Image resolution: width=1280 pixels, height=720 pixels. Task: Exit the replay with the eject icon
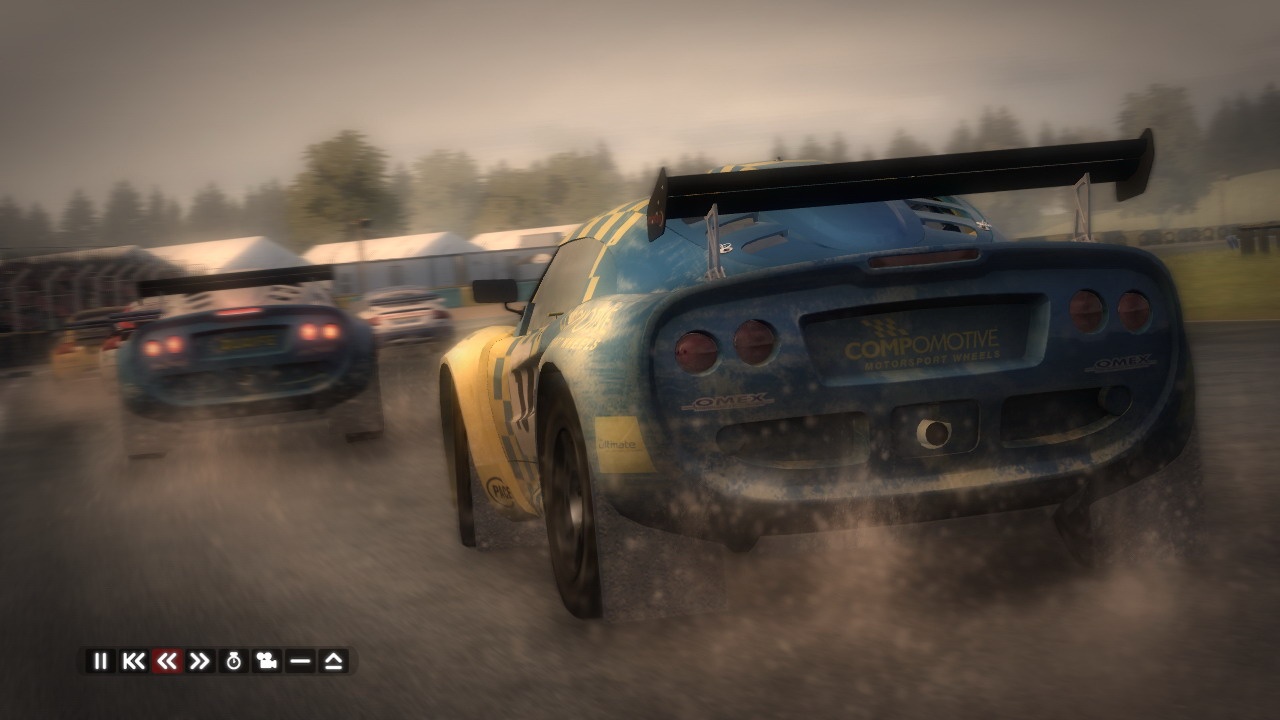pos(336,660)
